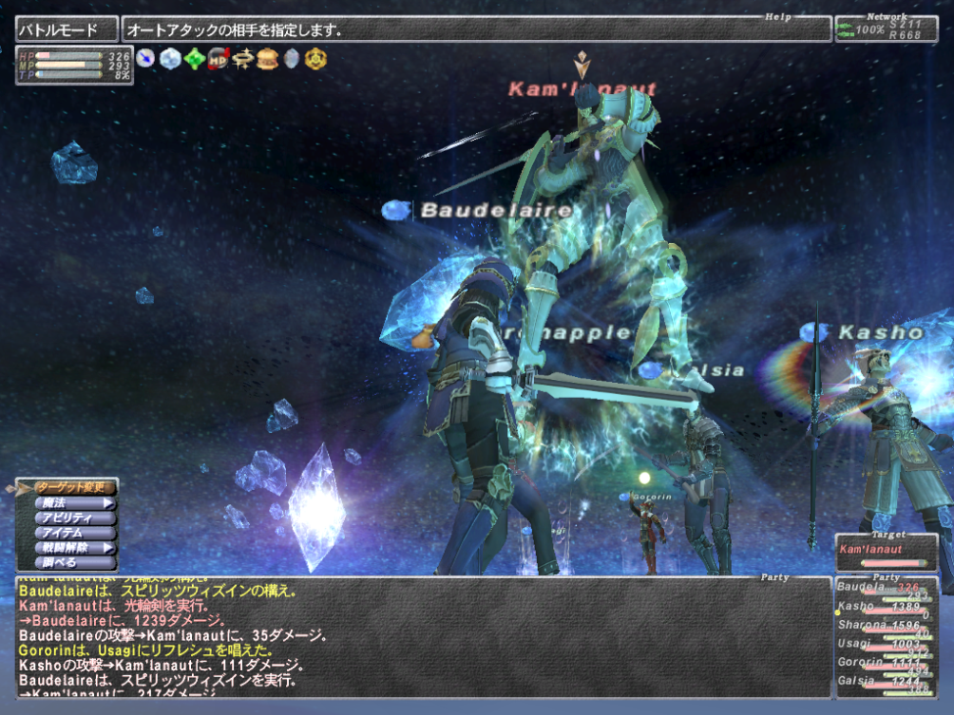This screenshot has width=954, height=715.
Task: Select the golden hexagon status icon
Action: pyautogui.click(x=316, y=59)
